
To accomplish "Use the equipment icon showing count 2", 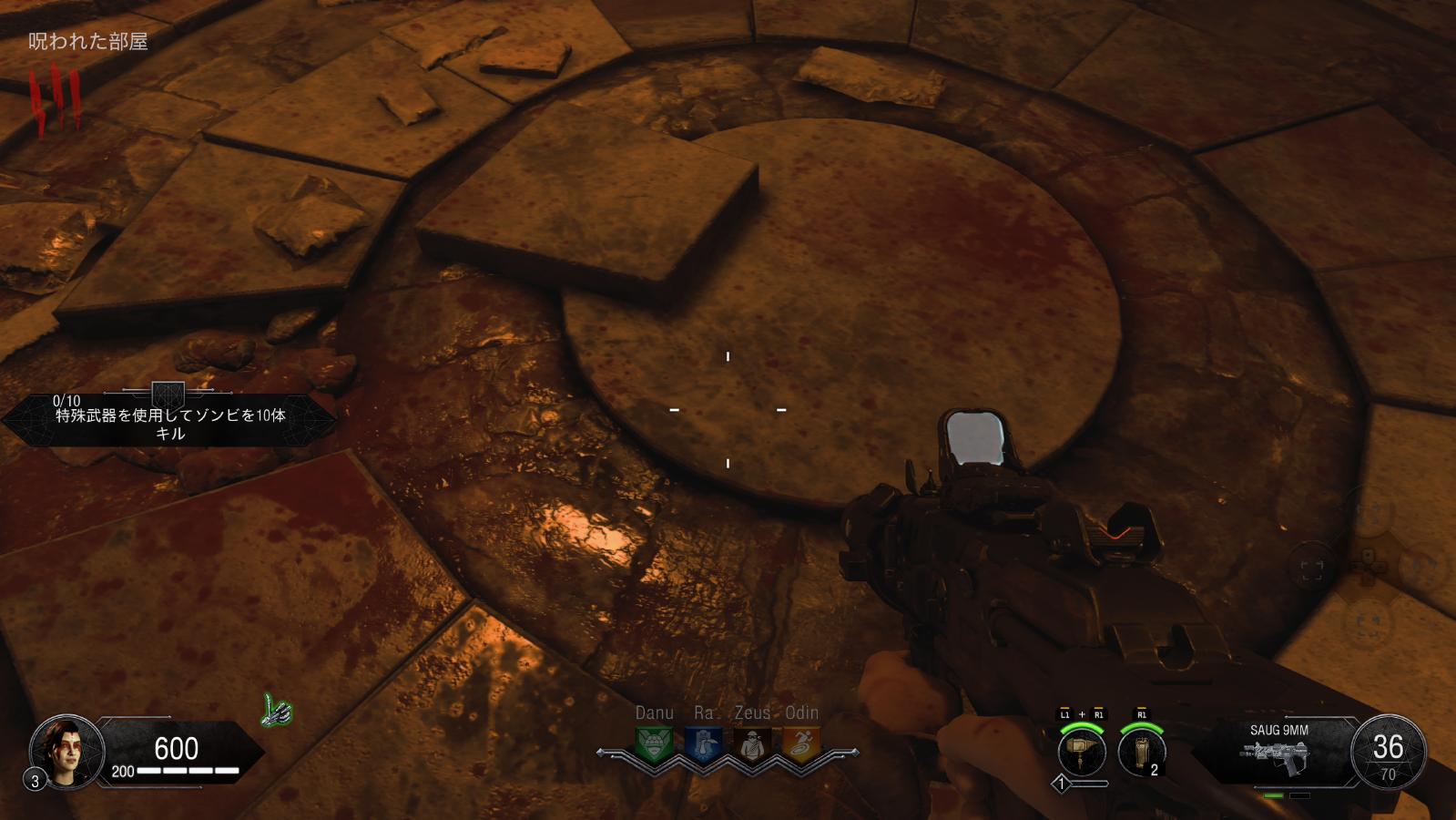I will (1142, 753).
